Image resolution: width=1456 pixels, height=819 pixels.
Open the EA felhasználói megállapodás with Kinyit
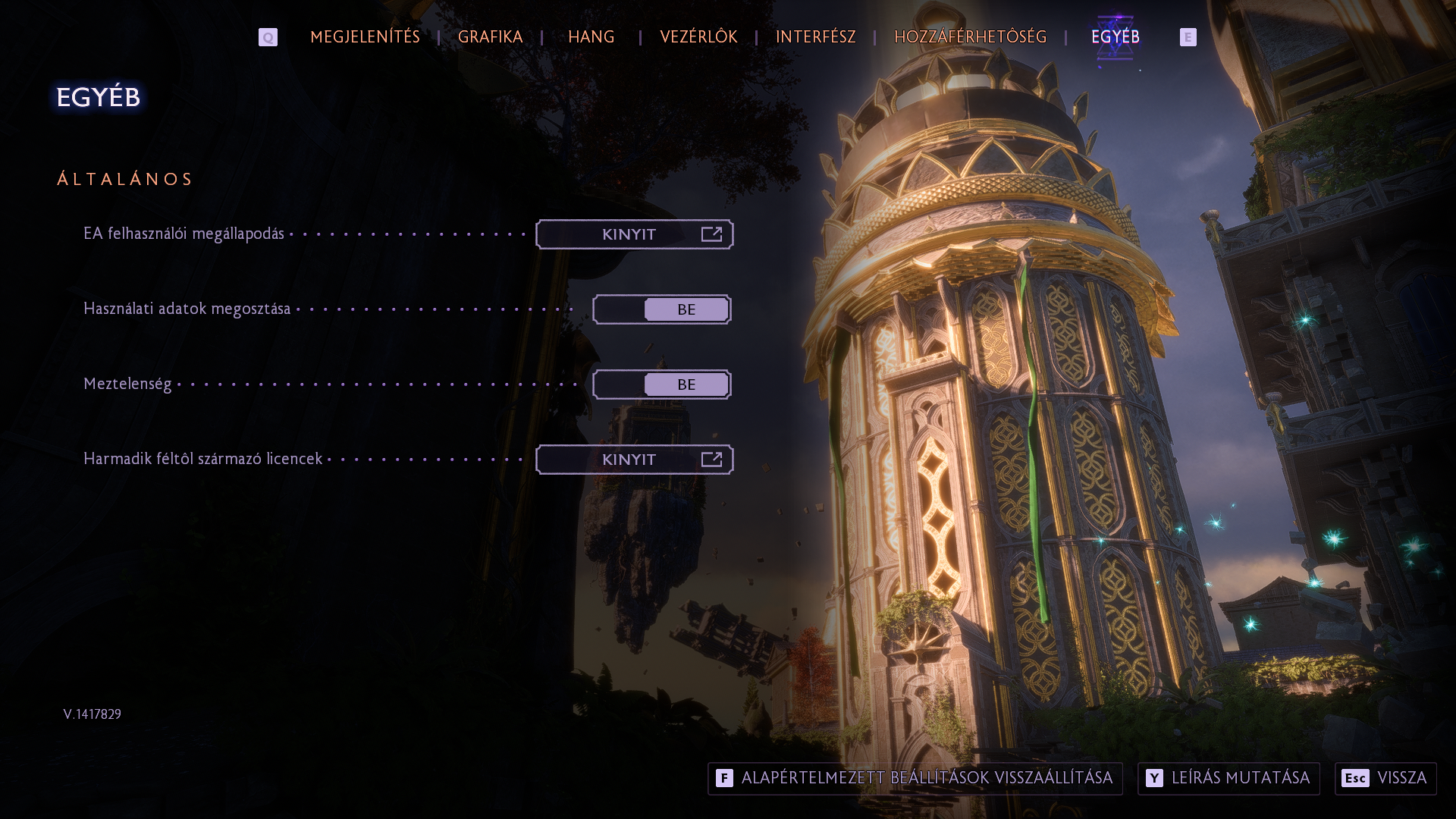tap(634, 234)
